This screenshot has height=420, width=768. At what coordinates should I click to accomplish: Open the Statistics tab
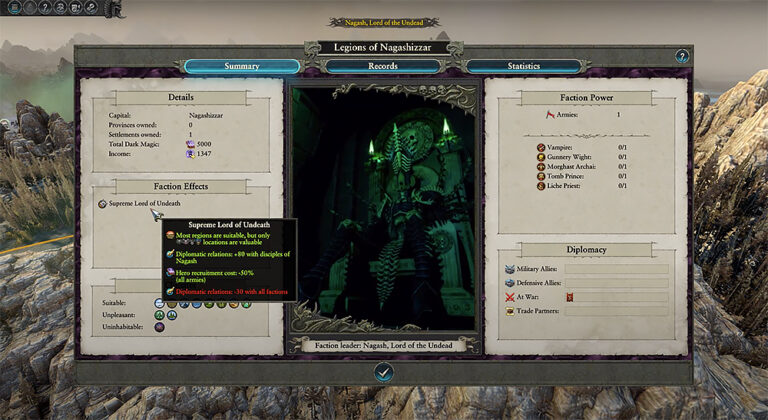(524, 66)
